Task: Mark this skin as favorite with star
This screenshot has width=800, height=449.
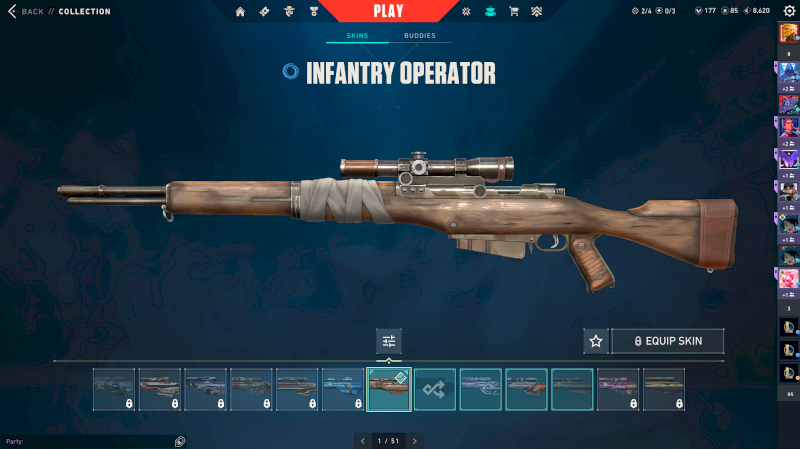Action: tap(596, 341)
